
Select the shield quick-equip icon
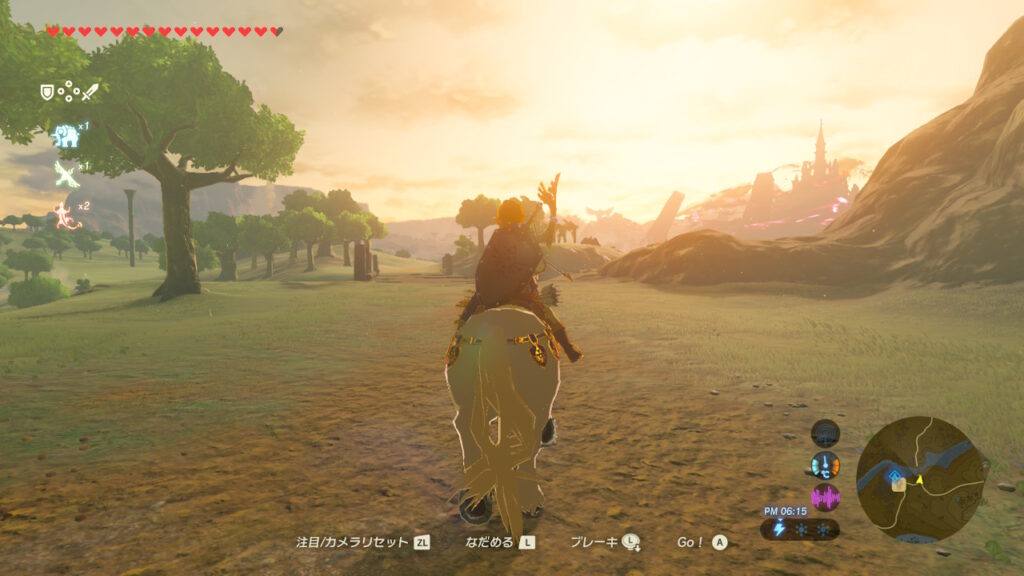point(46,92)
